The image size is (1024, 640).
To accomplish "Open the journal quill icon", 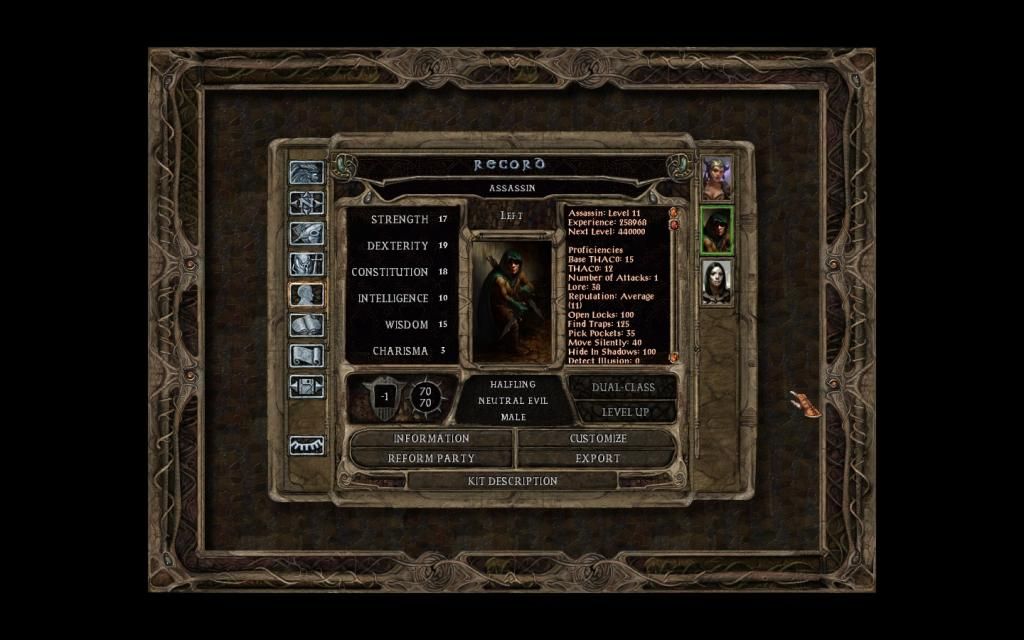I will coord(307,234).
